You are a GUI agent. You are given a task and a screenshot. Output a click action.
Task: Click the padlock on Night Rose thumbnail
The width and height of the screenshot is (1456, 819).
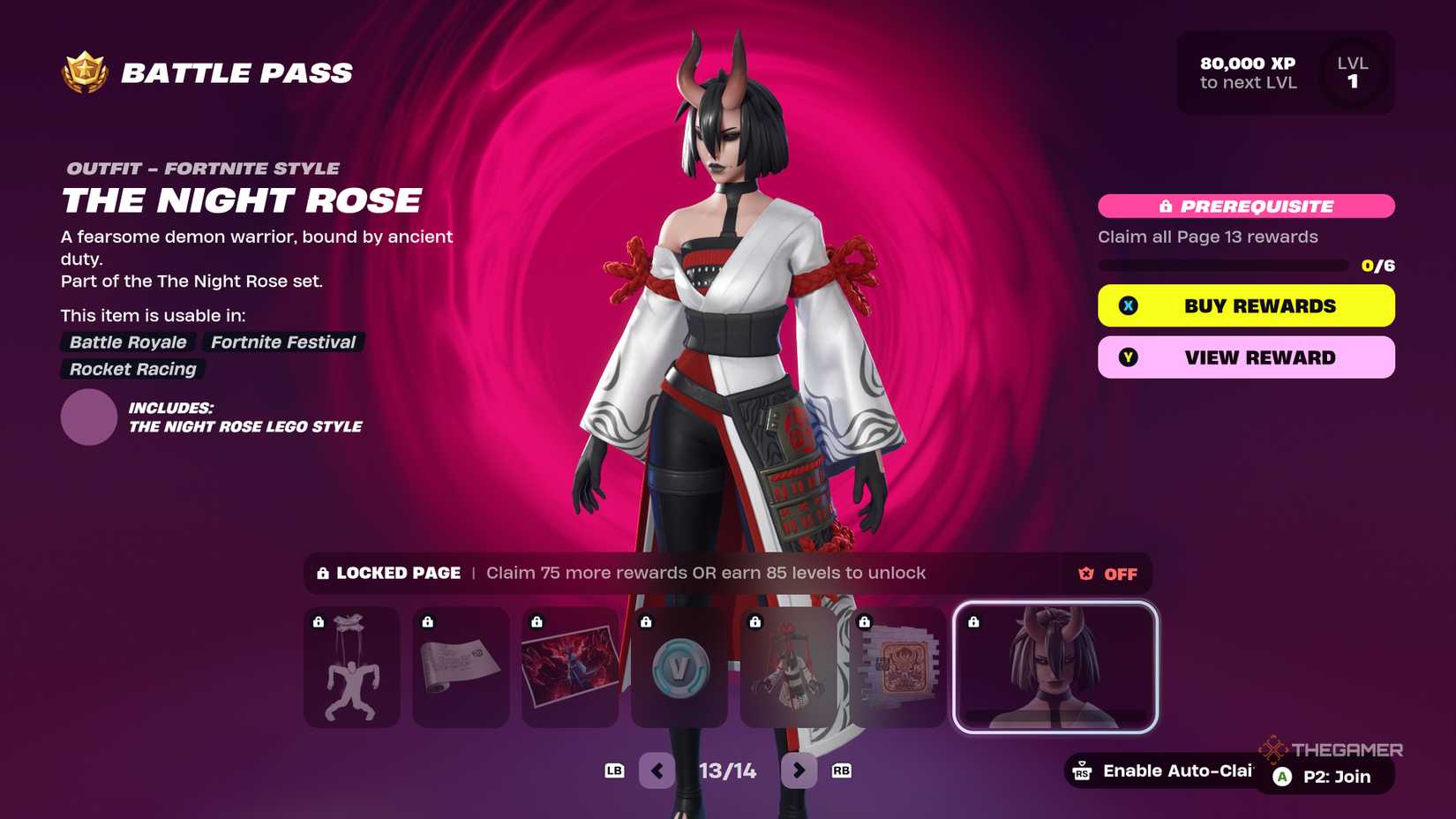[975, 623]
